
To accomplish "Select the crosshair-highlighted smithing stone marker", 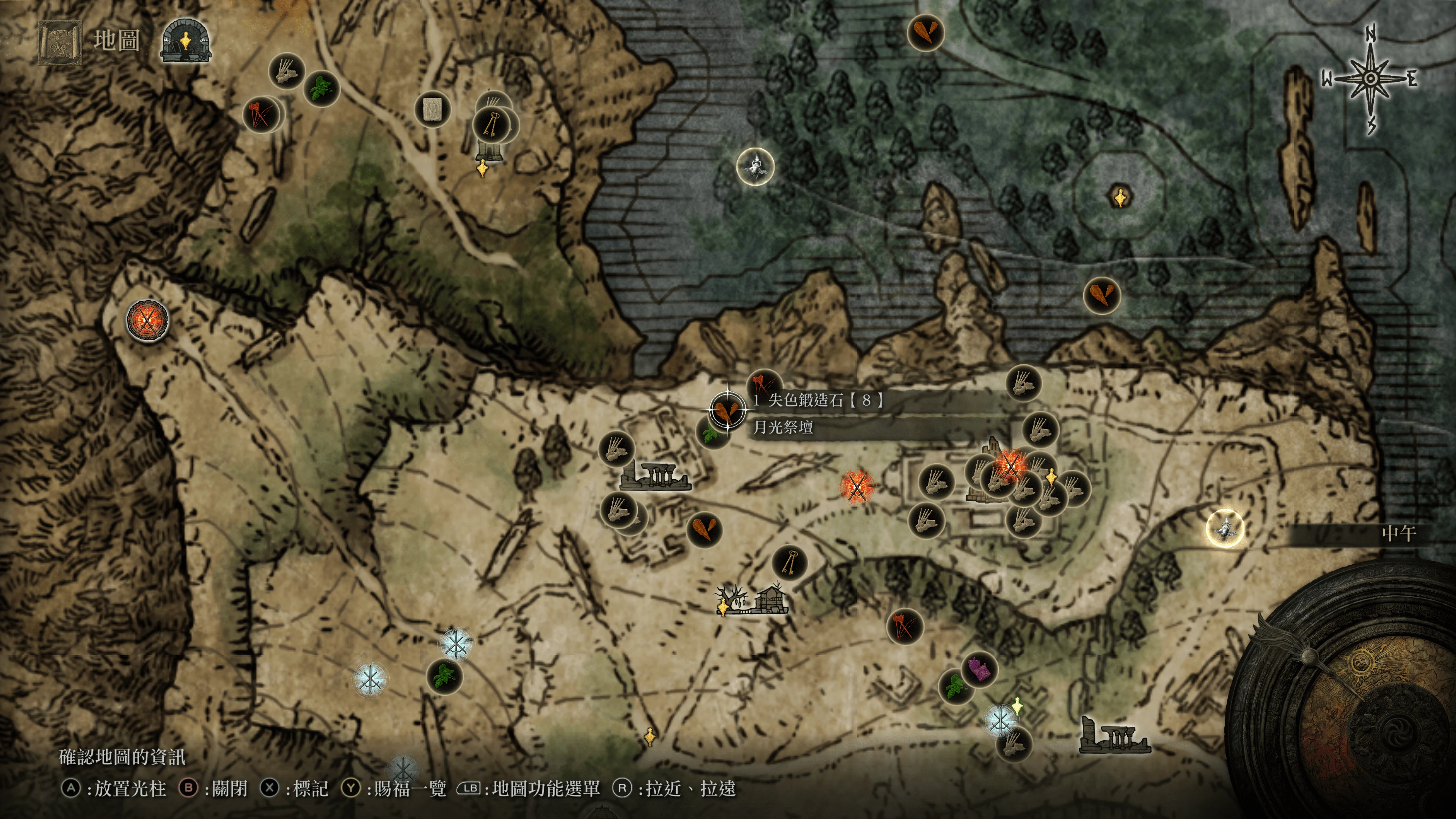I will (727, 410).
